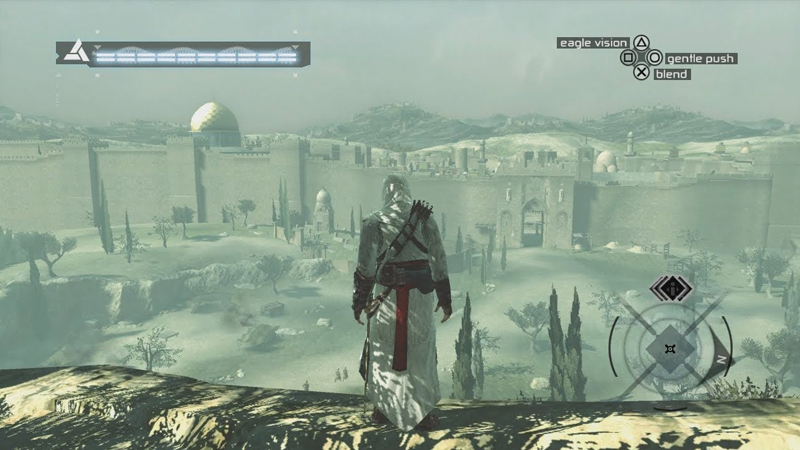Click the circular minimap compass

[x=670, y=348]
